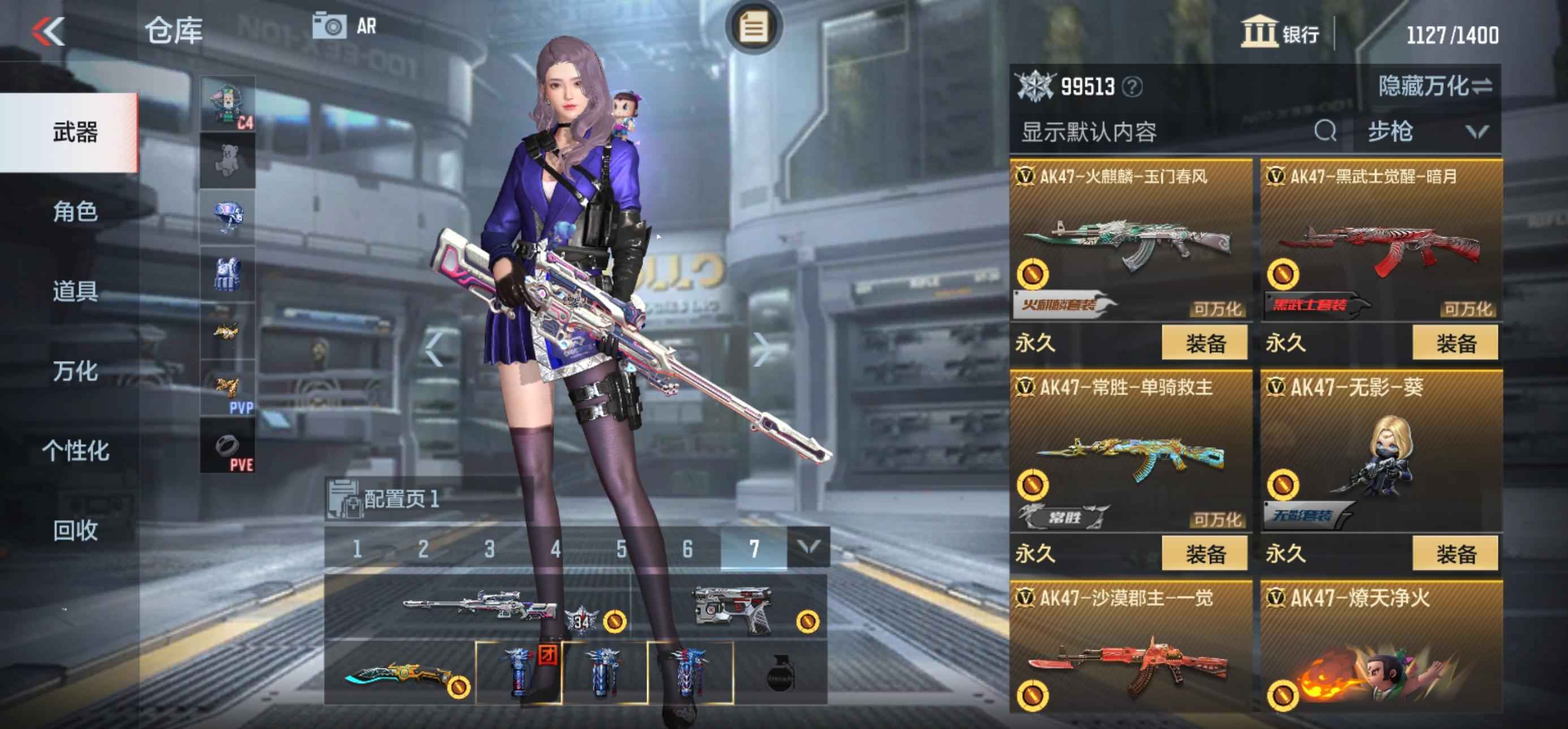
Task: Switch to the 角色 tab
Action: (75, 212)
